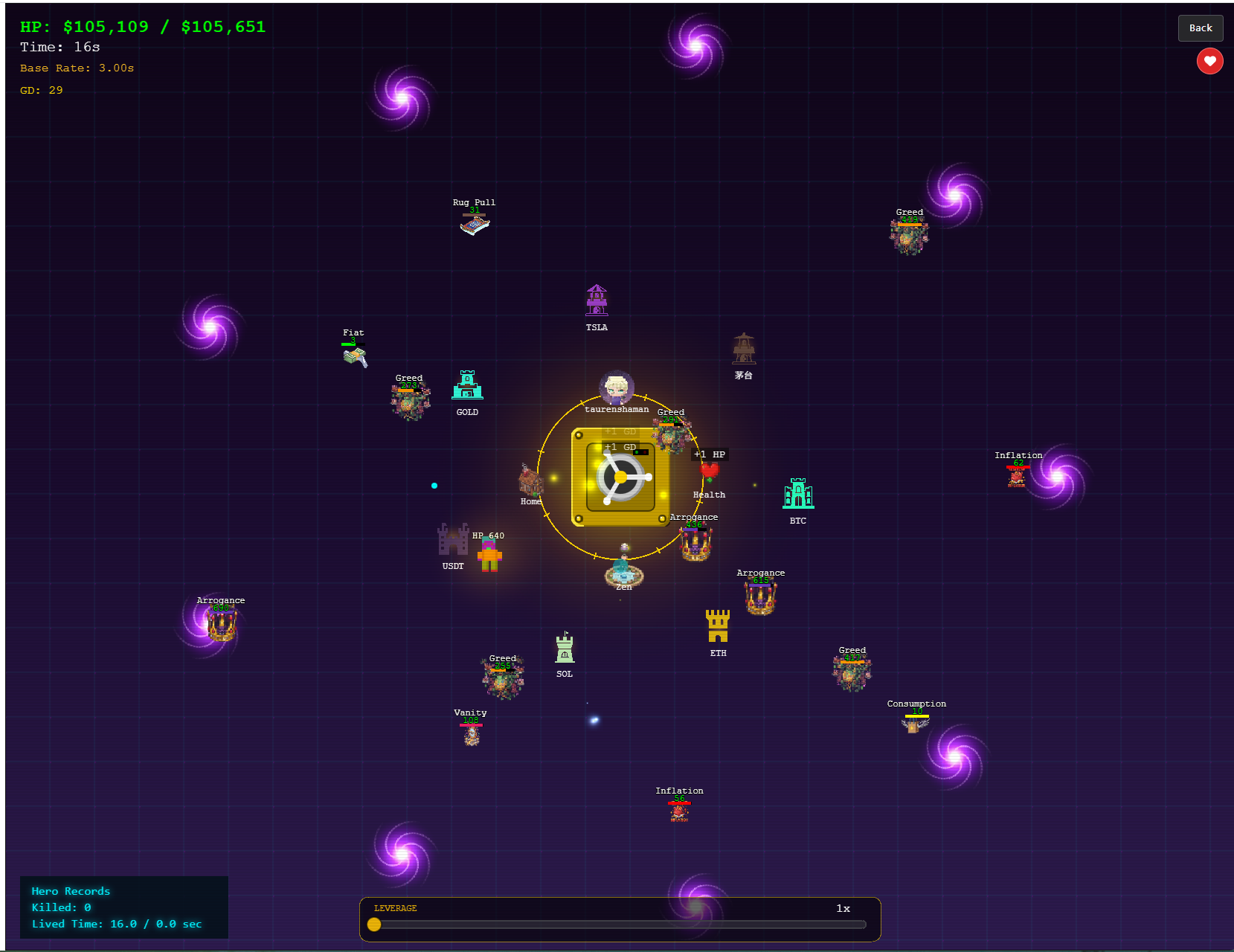The width and height of the screenshot is (1234, 952).
Task: Click the BTC castle icon
Action: click(797, 494)
